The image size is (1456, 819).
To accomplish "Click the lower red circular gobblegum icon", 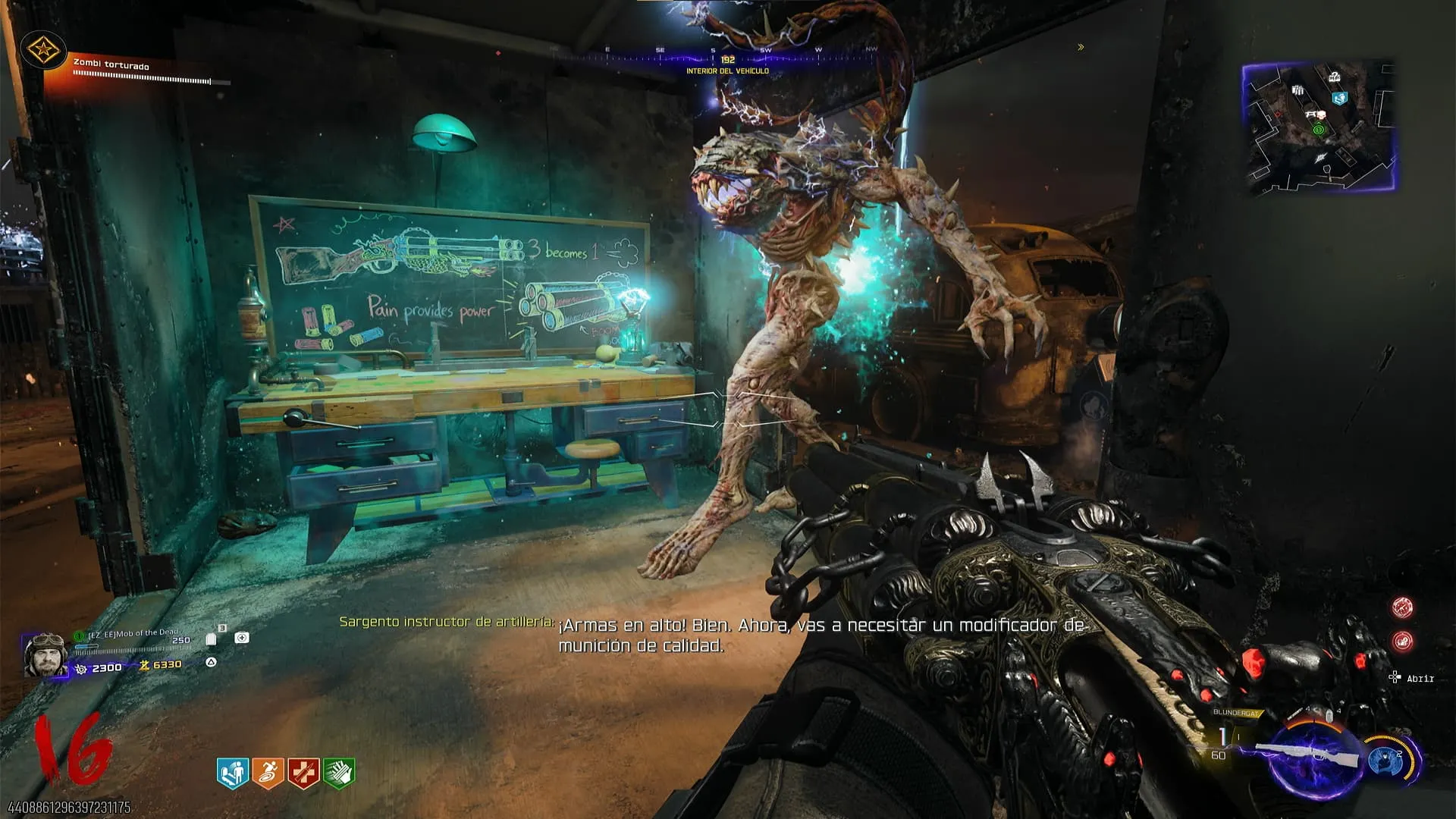I will coord(1402,642).
